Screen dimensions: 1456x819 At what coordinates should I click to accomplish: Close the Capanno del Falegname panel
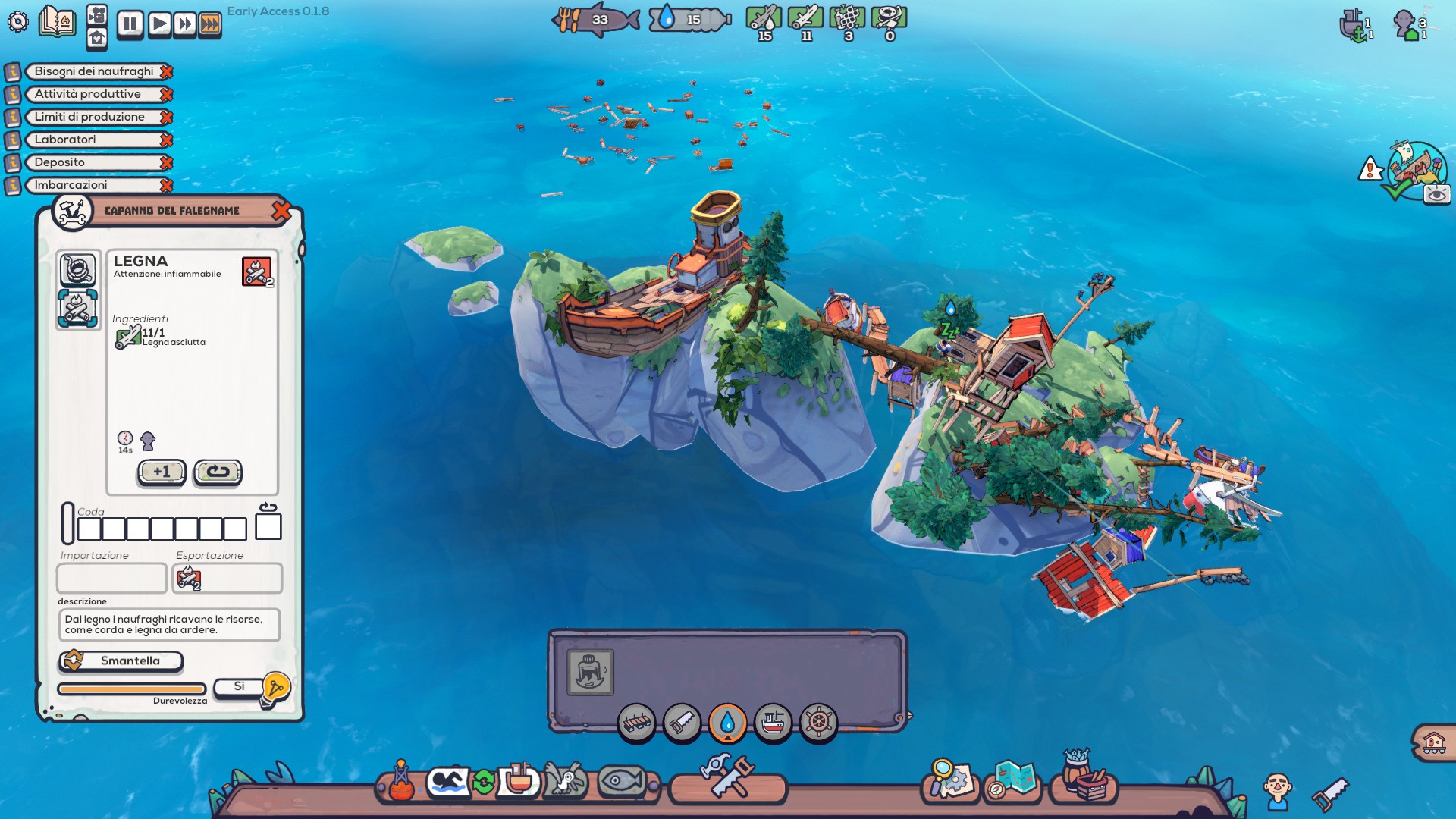[281, 211]
